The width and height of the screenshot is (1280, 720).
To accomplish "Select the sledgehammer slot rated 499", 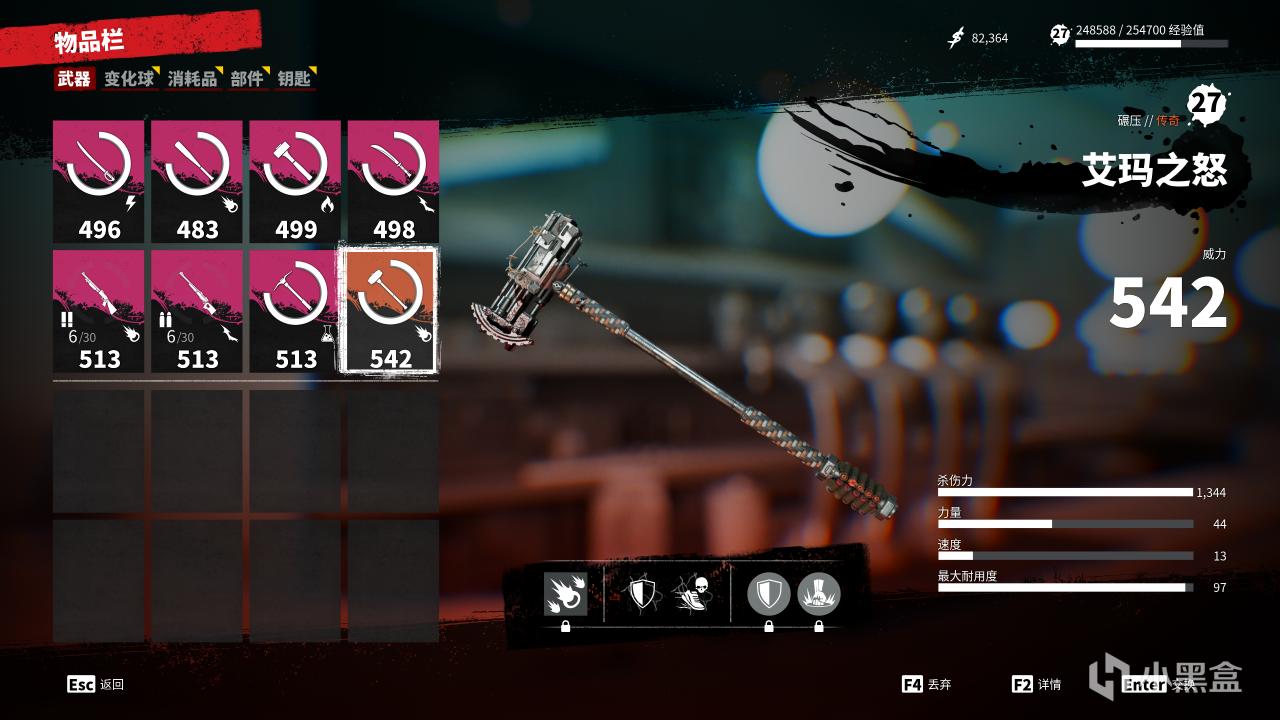I will [x=296, y=182].
